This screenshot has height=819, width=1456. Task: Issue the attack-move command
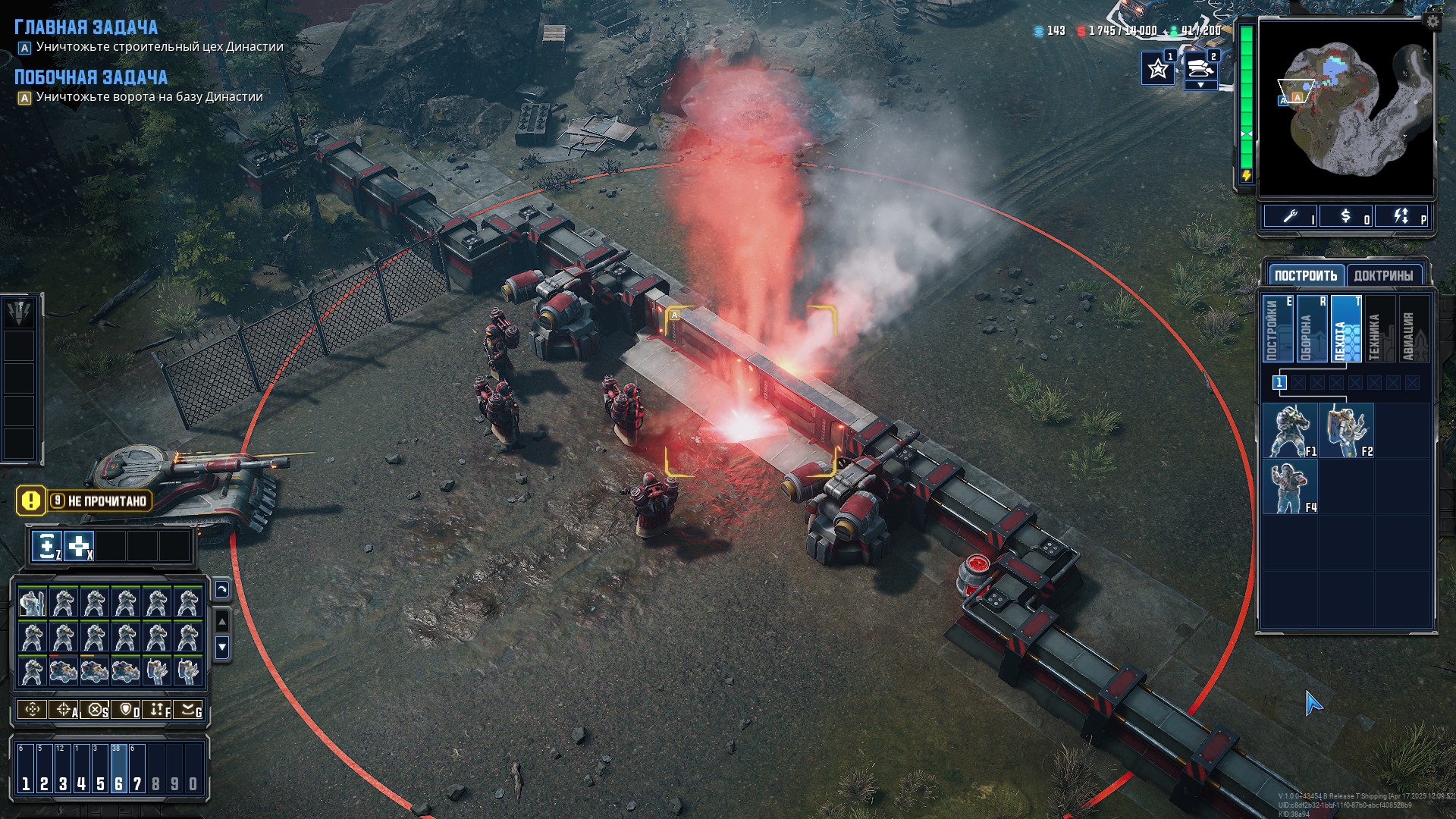(x=64, y=710)
